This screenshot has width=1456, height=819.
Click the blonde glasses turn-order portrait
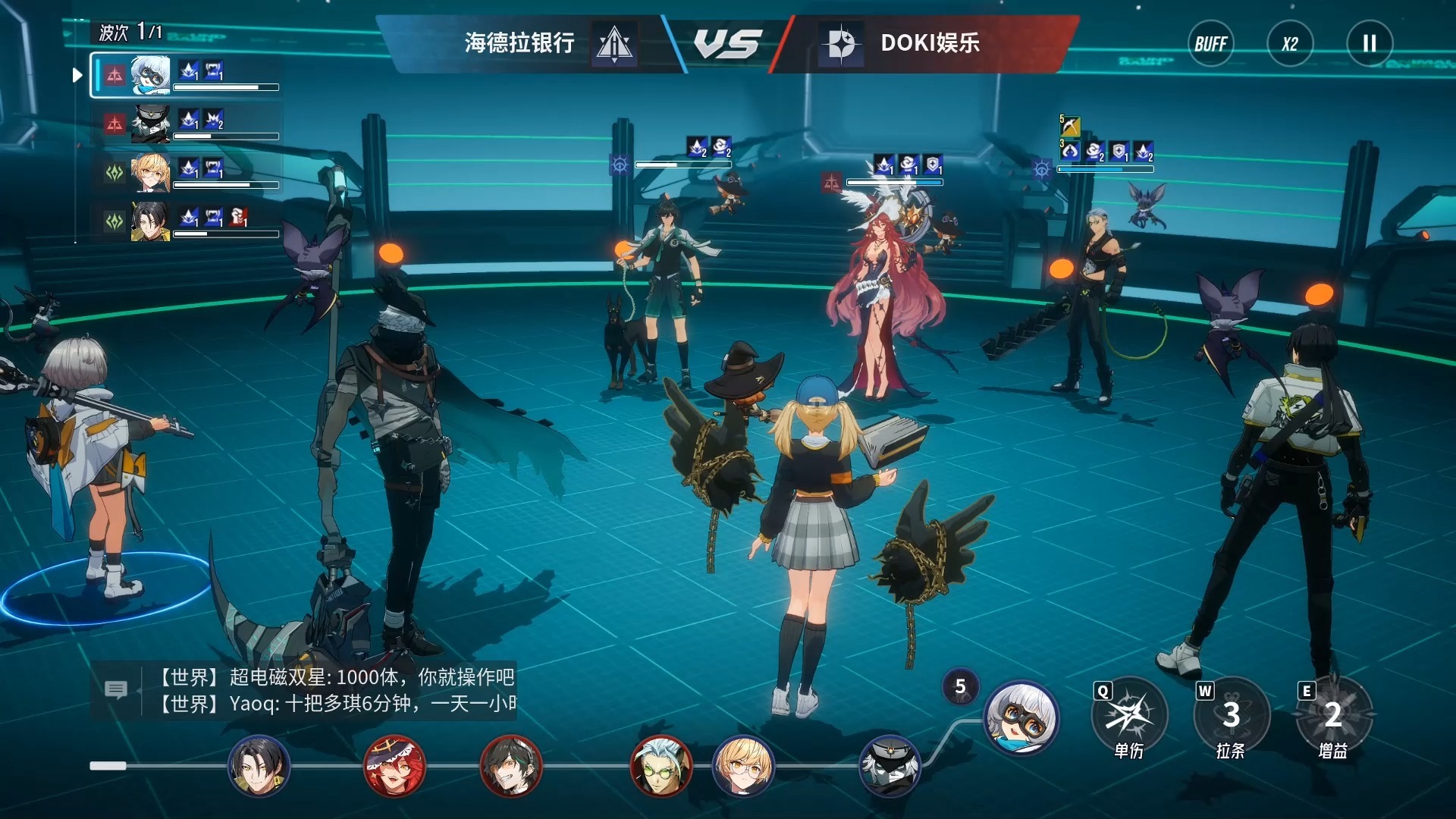743,766
